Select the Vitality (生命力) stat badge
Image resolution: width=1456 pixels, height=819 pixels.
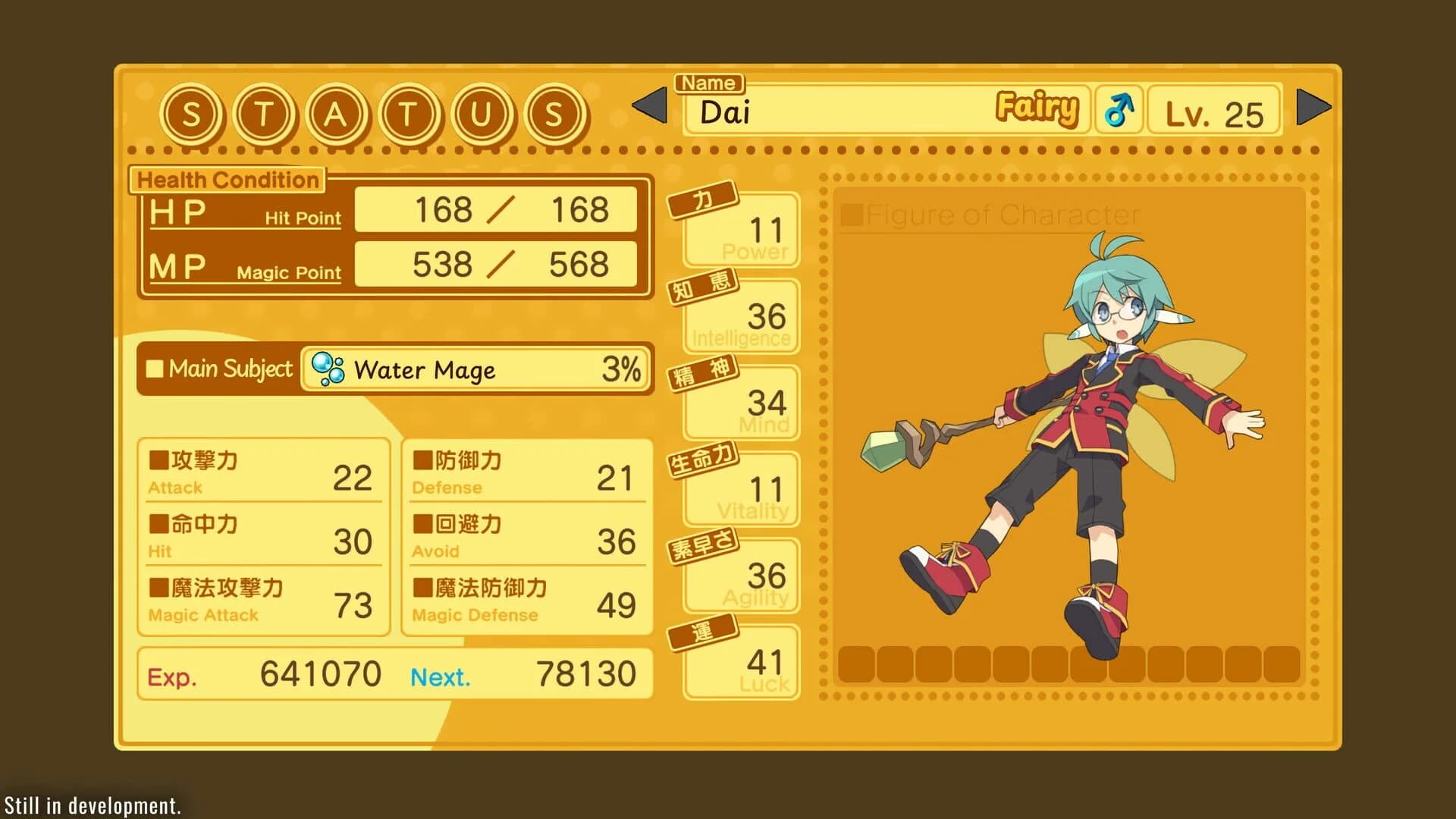[x=701, y=460]
